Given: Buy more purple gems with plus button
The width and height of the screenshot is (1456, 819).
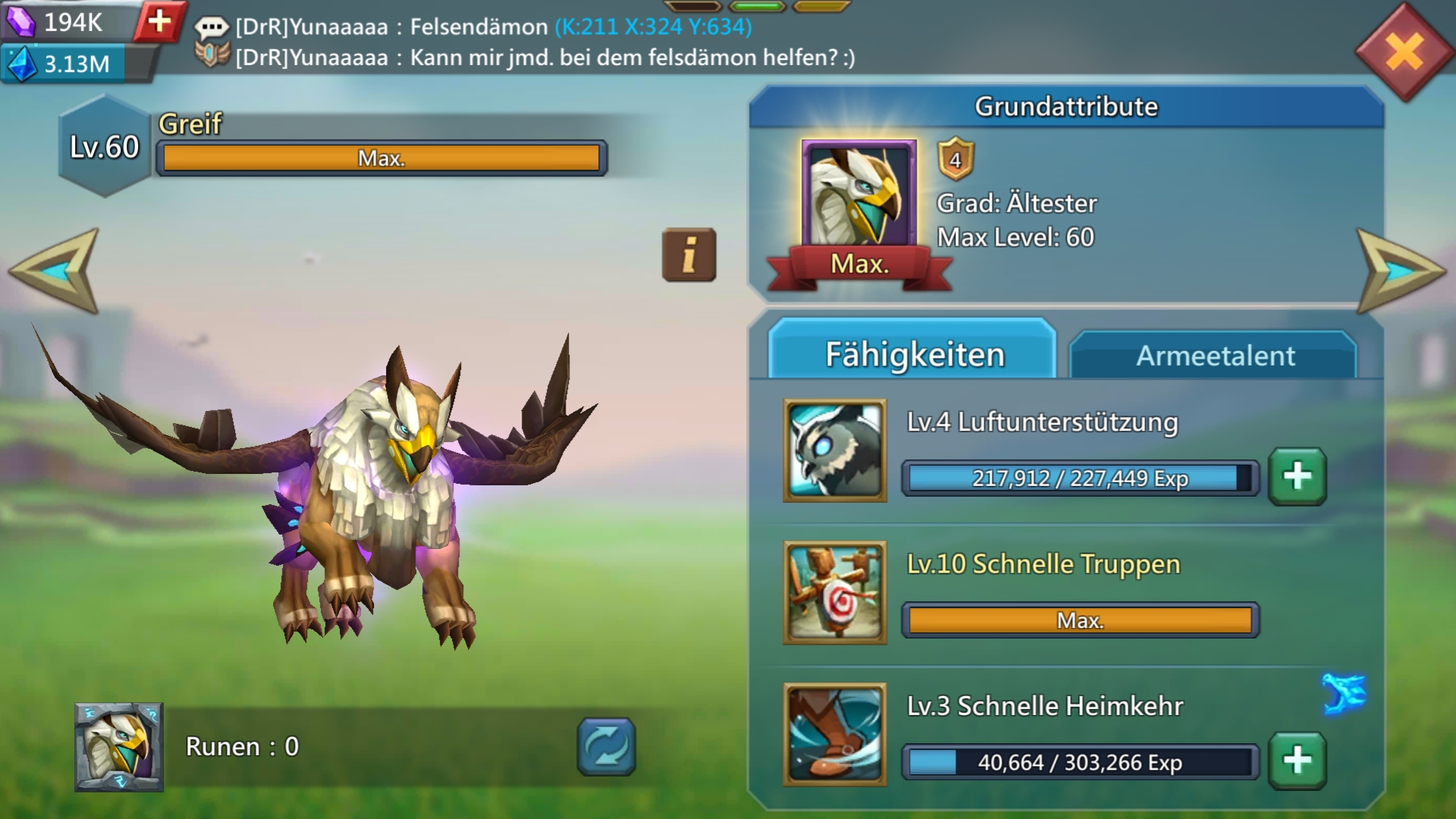Looking at the screenshot, I should (159, 21).
